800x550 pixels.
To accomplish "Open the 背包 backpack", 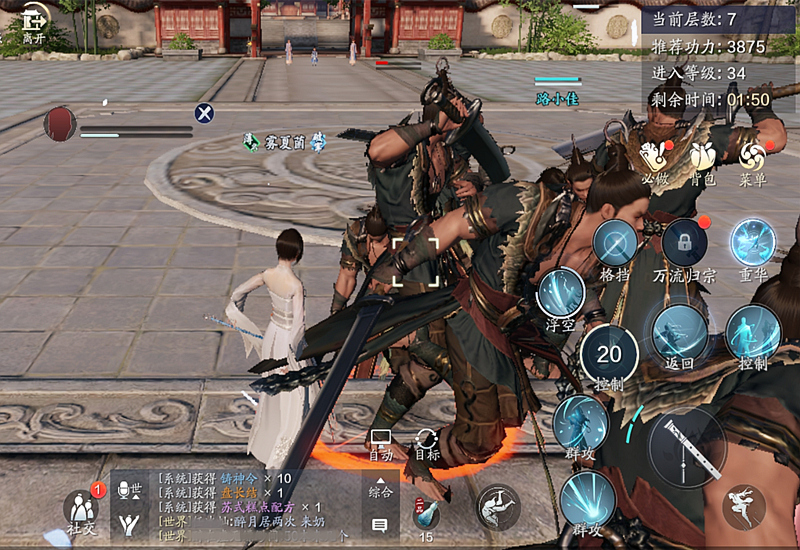I will click(x=704, y=159).
